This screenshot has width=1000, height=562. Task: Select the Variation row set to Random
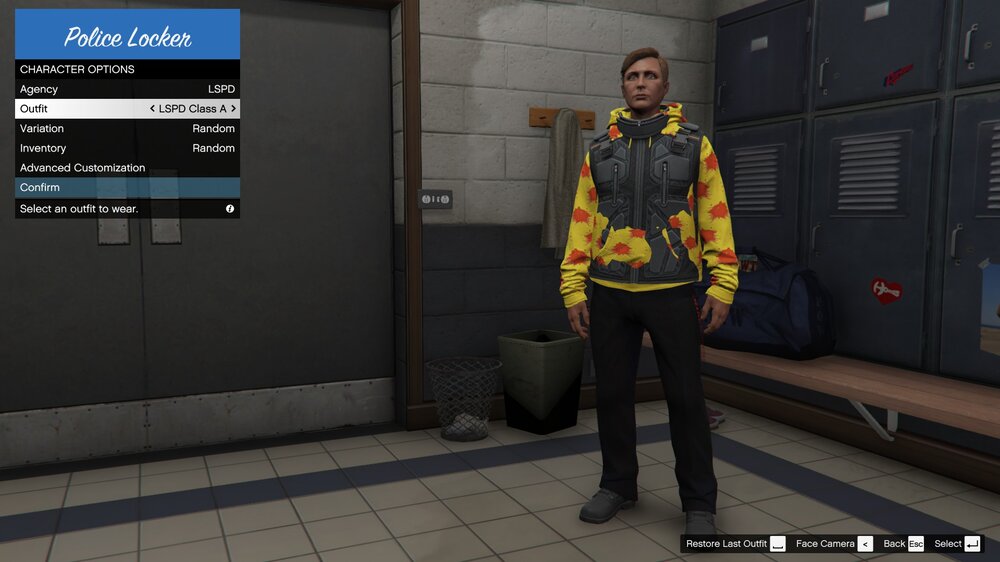pos(127,128)
